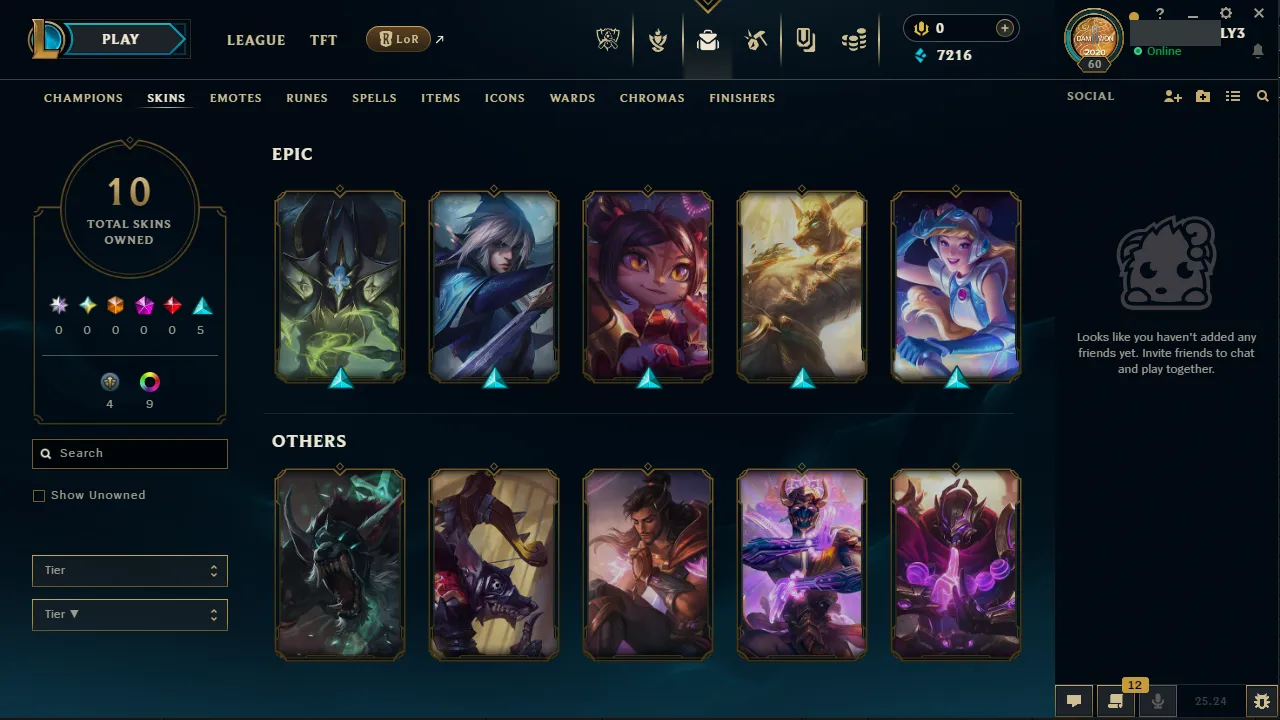Click the PLAY button
Screen dimensions: 1280x720
click(120, 38)
